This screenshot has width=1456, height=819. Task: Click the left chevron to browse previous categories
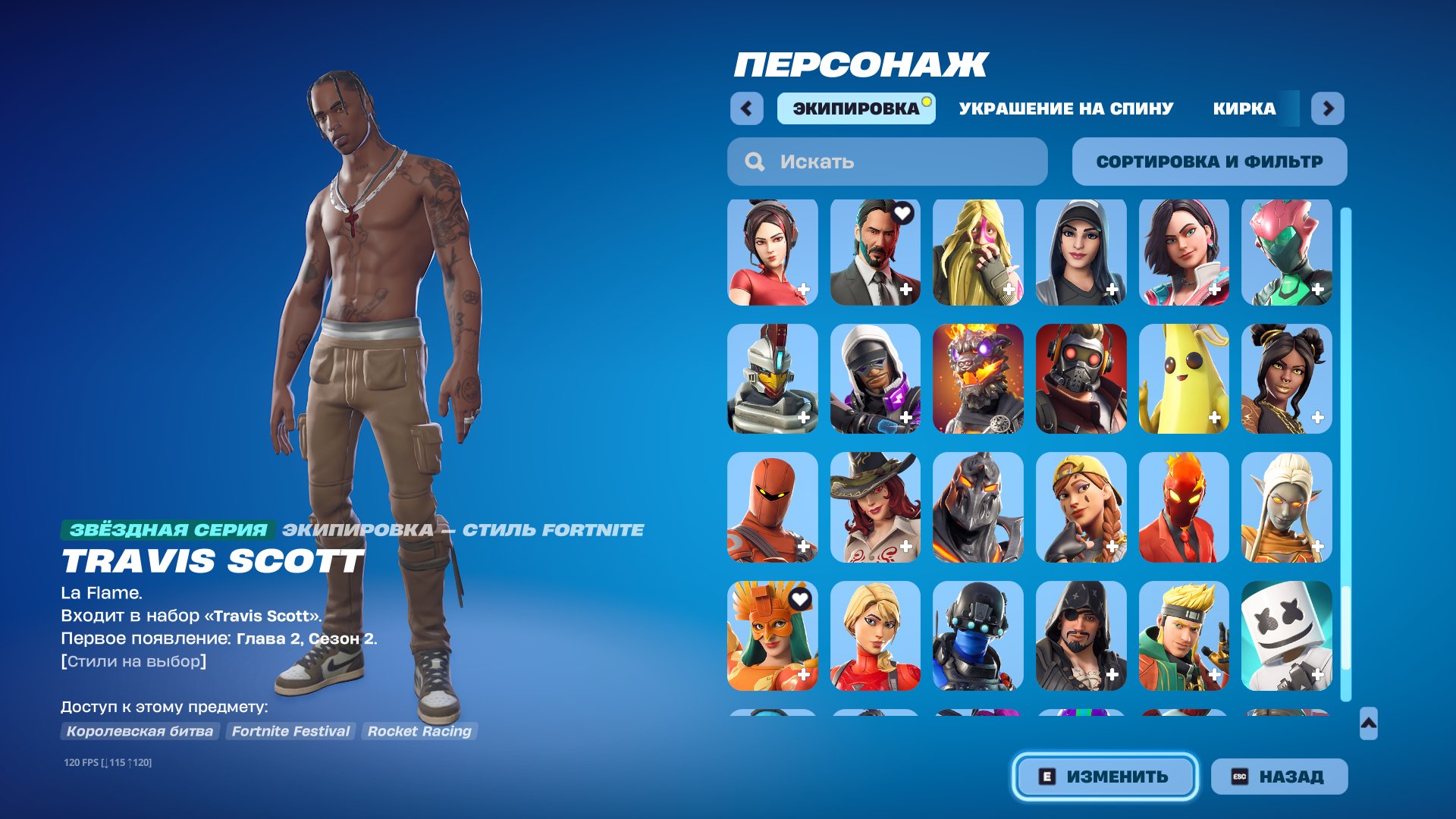pos(748,108)
